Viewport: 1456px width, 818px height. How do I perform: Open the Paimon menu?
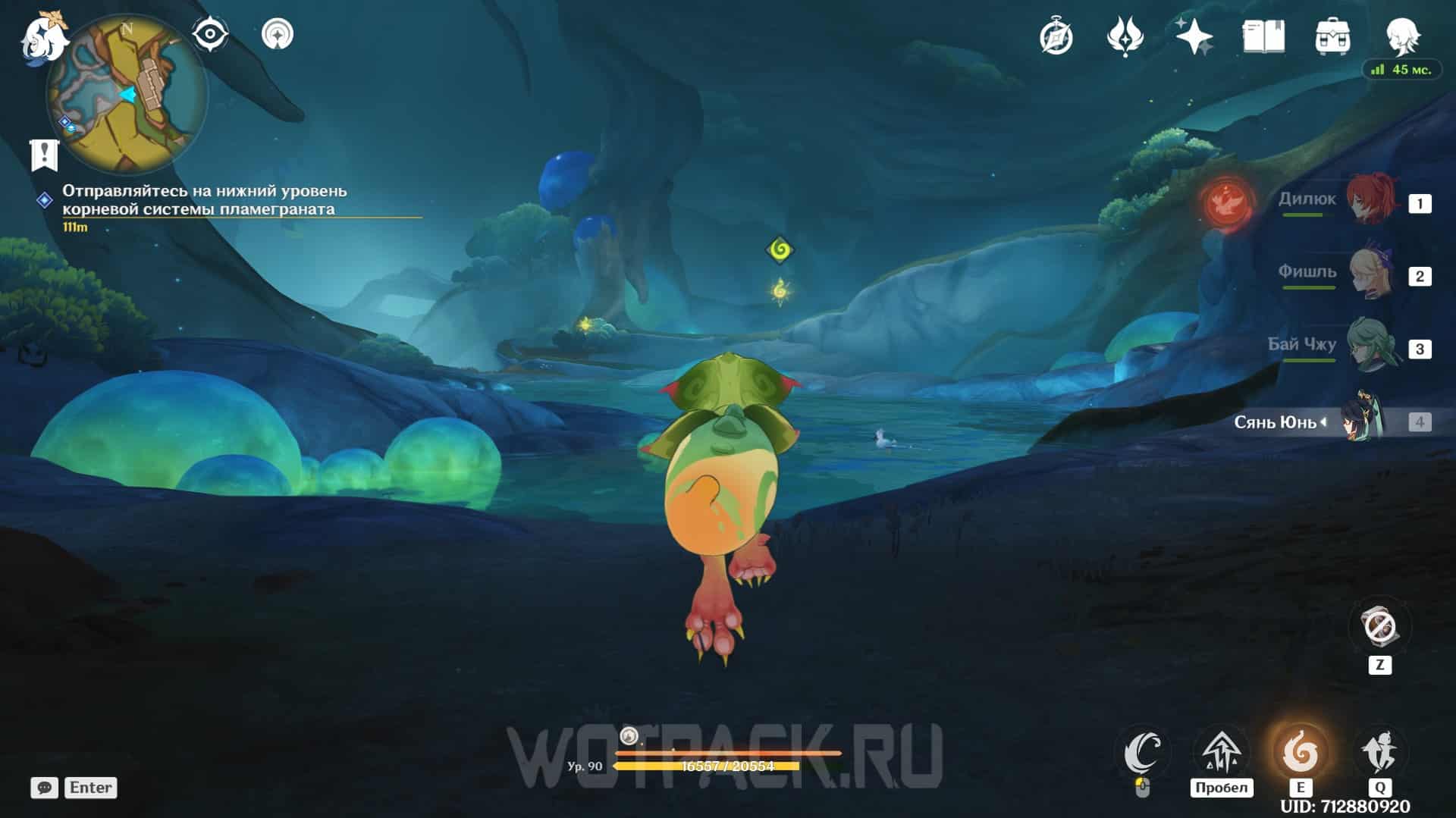click(x=42, y=38)
